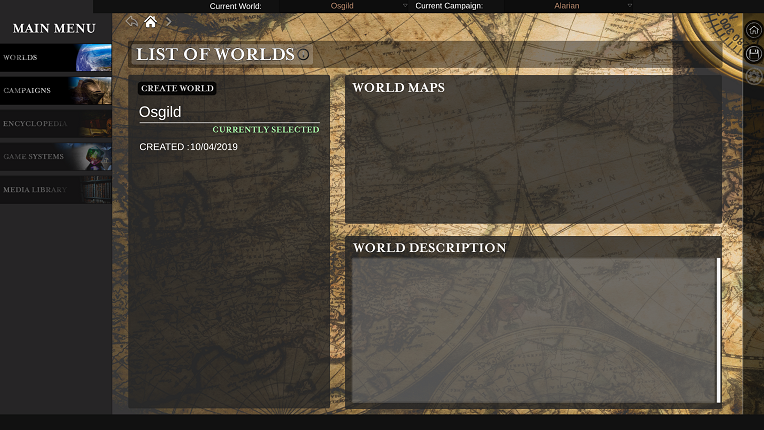Open Game Systems from the main menu
This screenshot has width=764, height=430.
click(x=55, y=157)
